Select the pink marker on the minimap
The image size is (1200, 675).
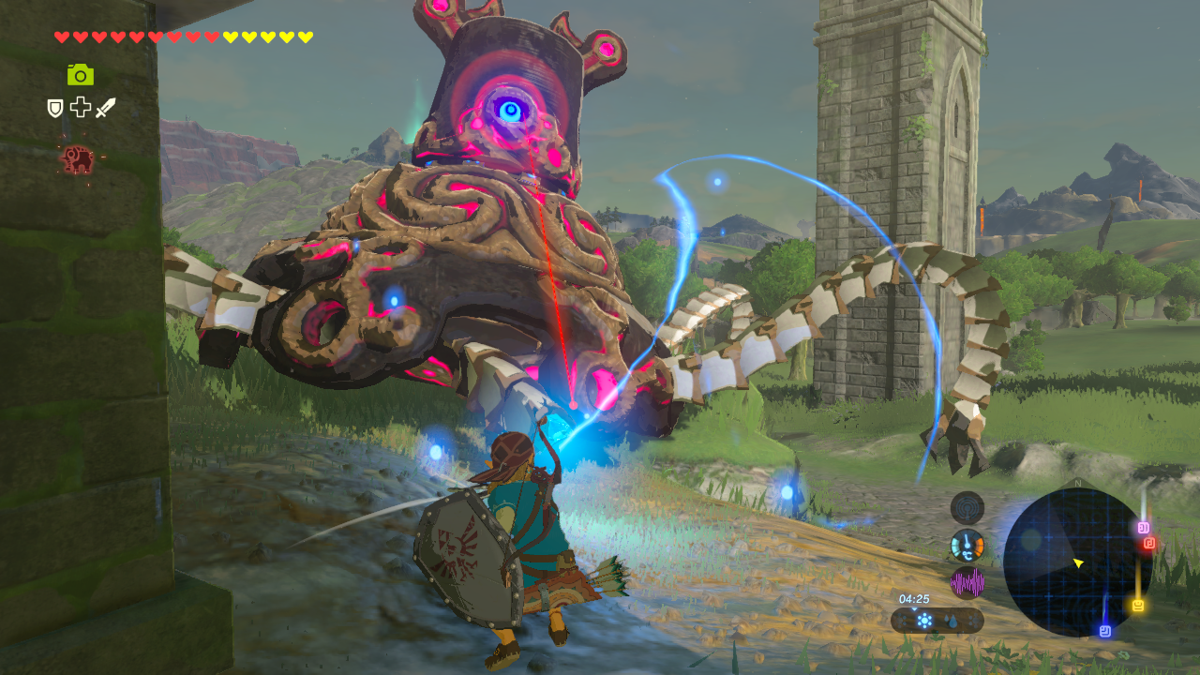(x=1144, y=527)
